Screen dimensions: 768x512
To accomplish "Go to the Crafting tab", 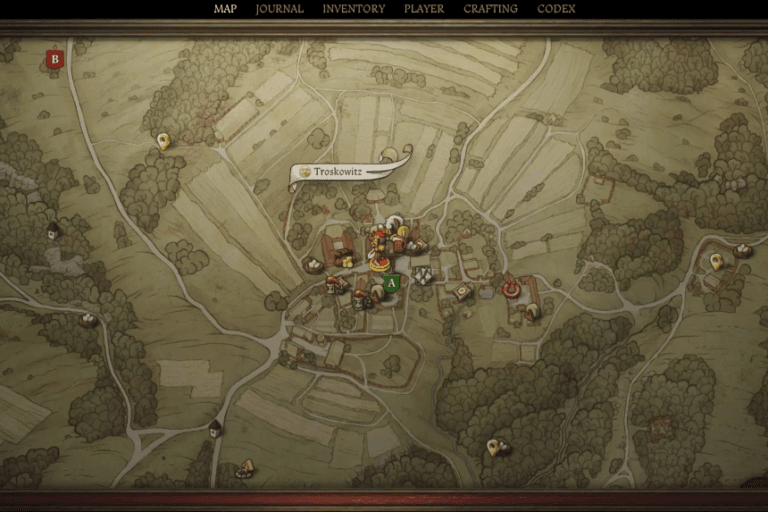I will click(490, 9).
